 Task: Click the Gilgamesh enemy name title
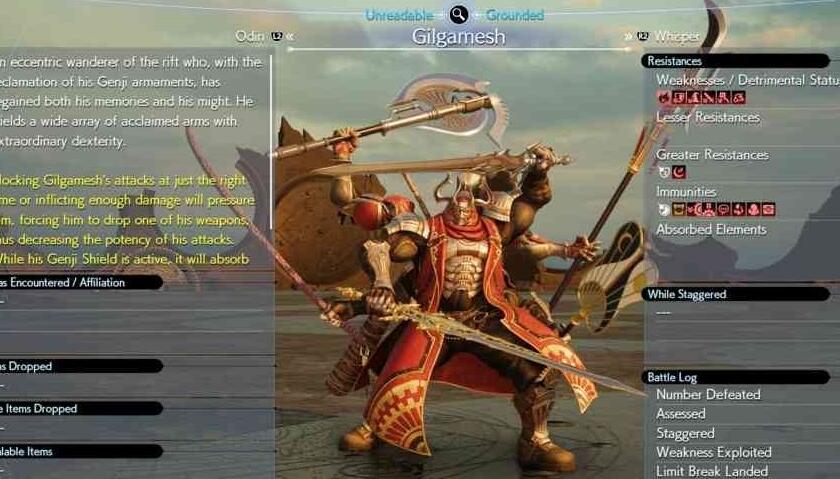[458, 38]
